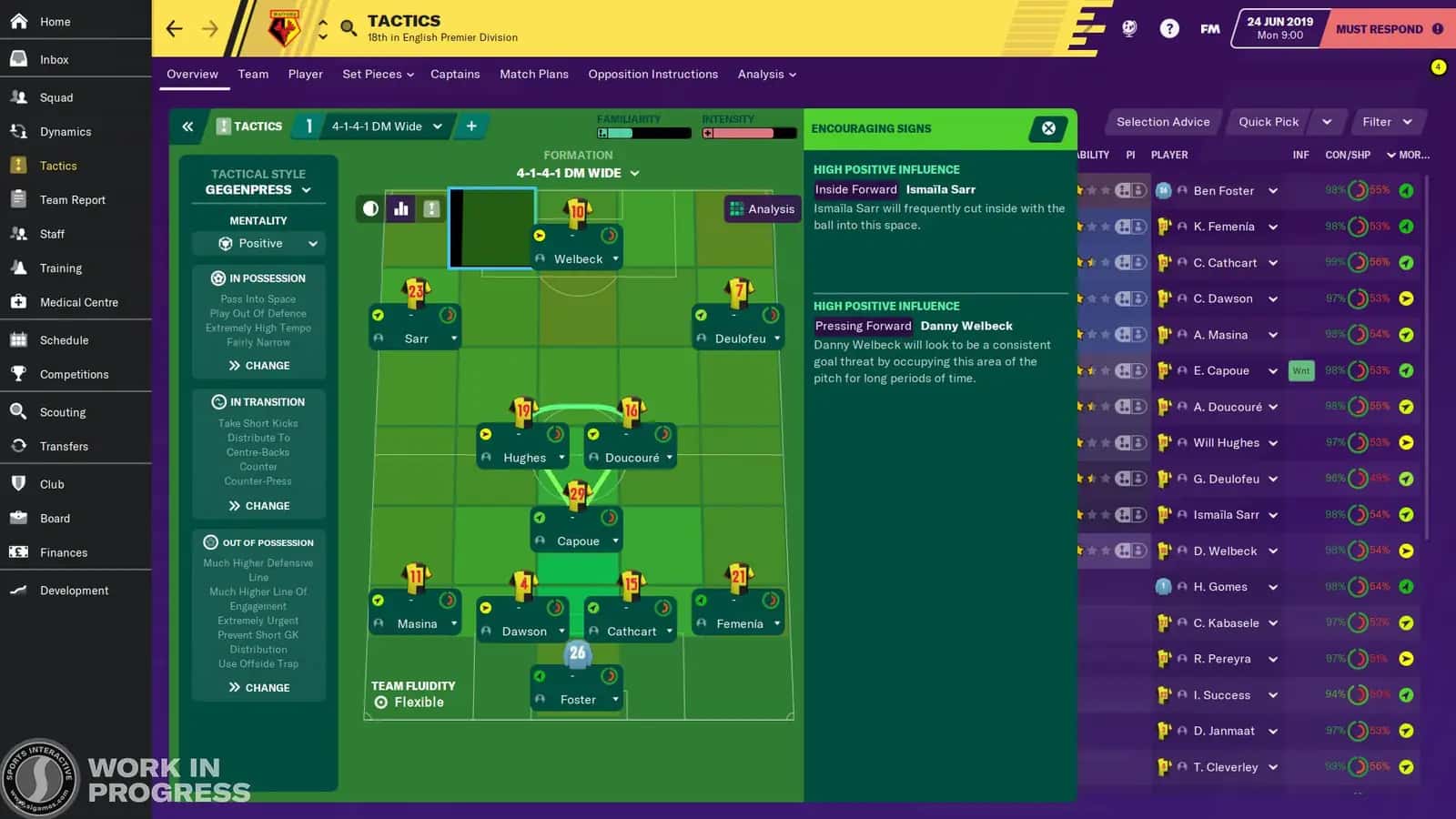Expand the Quick Pick chevron
The height and width of the screenshot is (819, 1456).
[x=1326, y=121]
